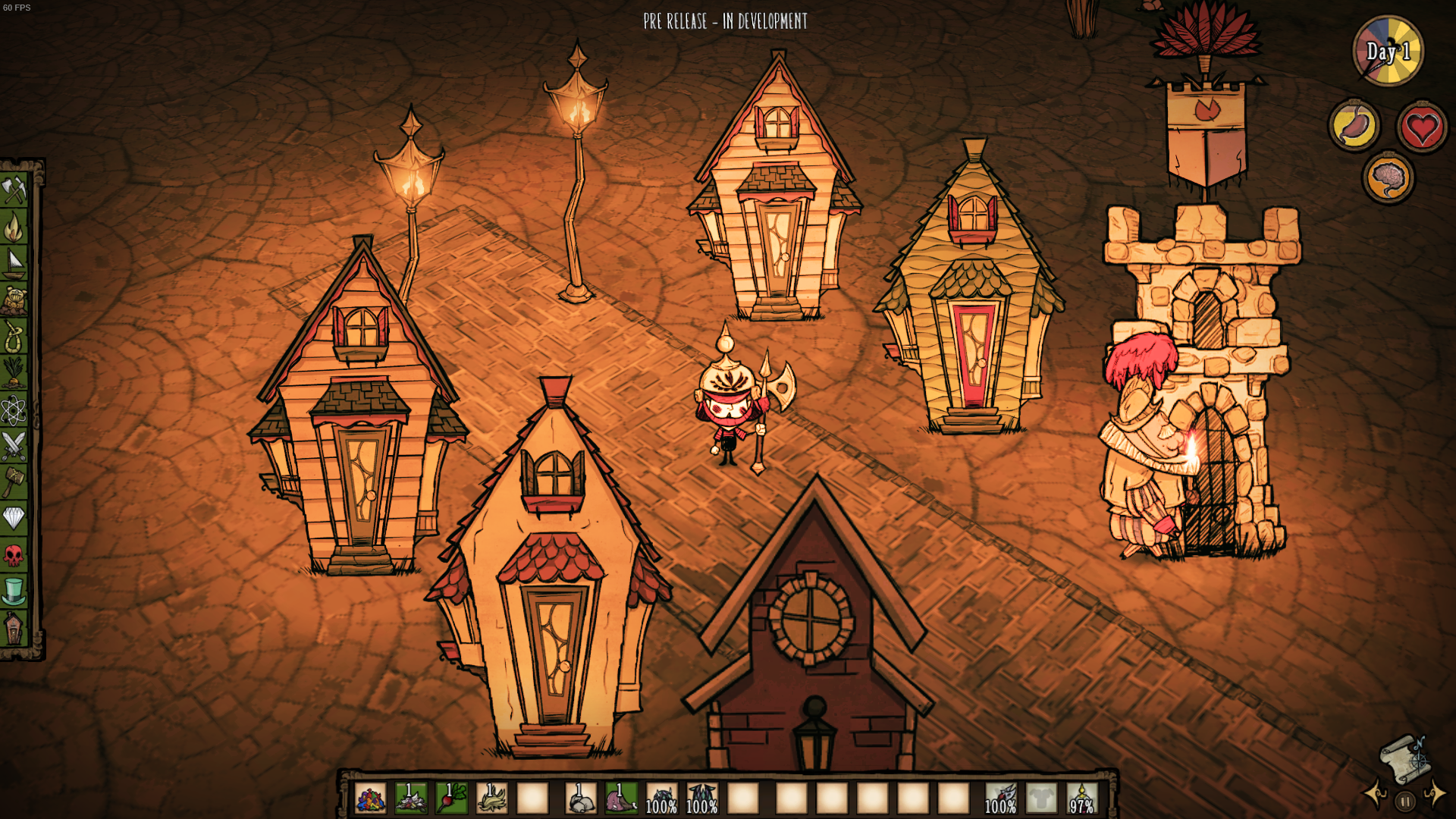1456x819 pixels.
Task: Pause the game with the pause button
Action: [x=1405, y=801]
